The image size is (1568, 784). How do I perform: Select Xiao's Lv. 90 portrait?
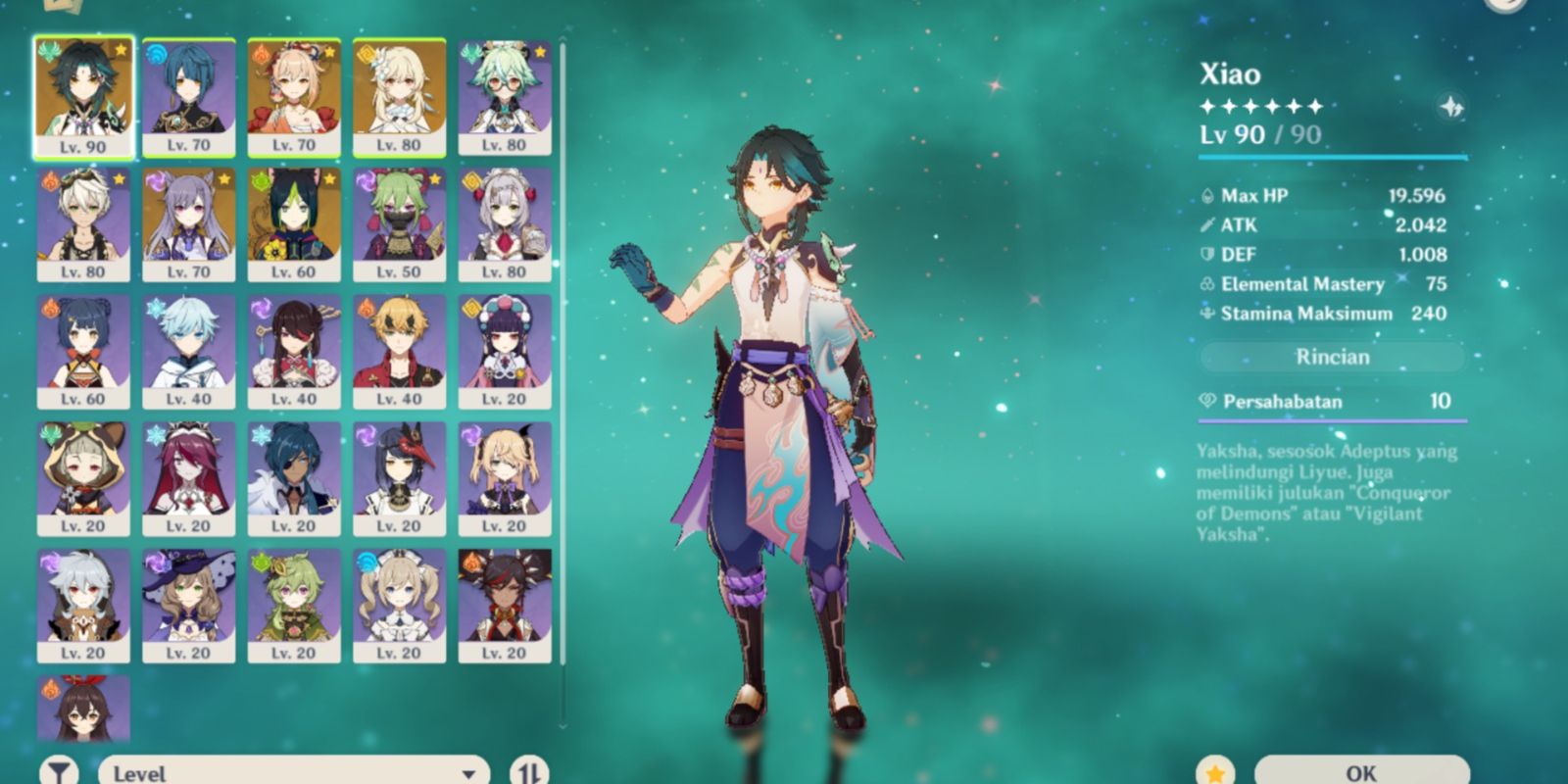click(x=82, y=93)
